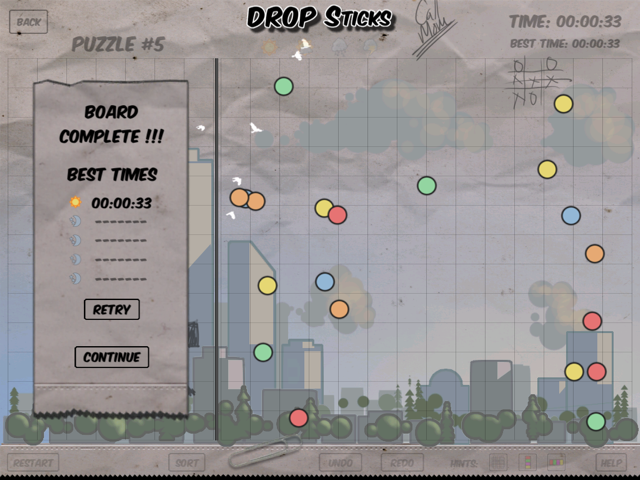Viewport: 640px width, 480px height.
Task: Undo the last move
Action: 342,463
